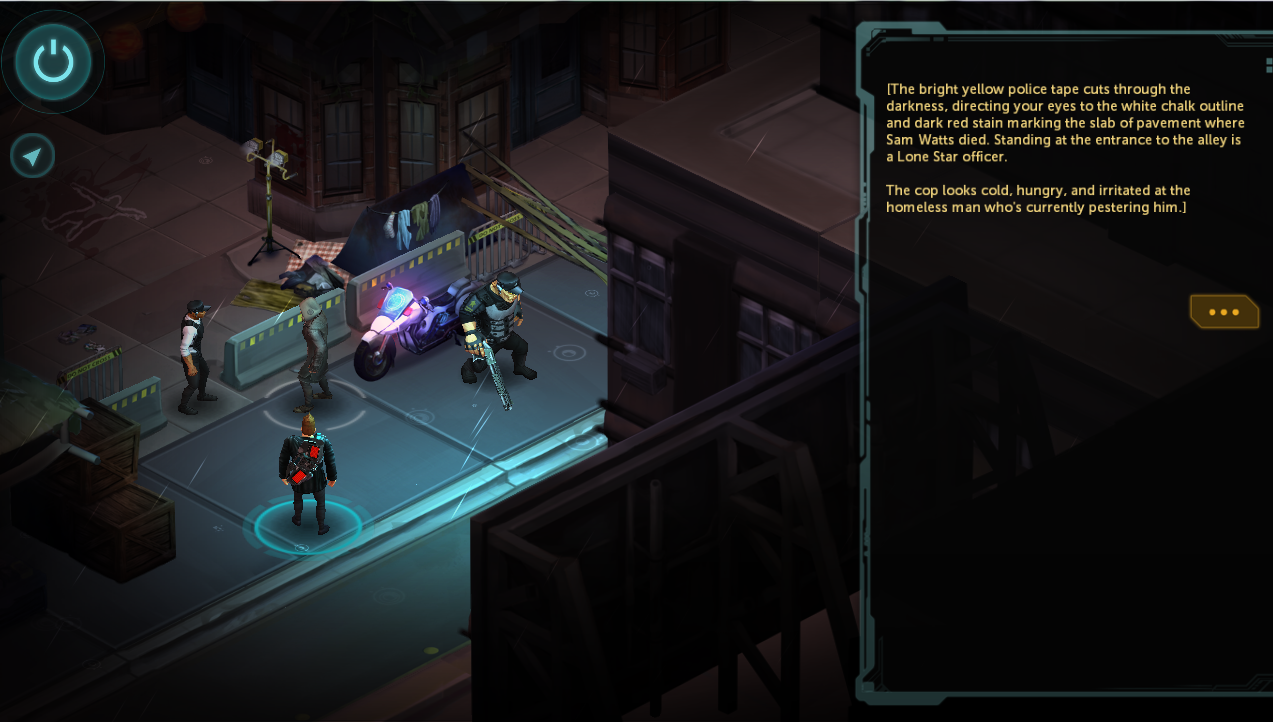Open the power button system menu

53,62
